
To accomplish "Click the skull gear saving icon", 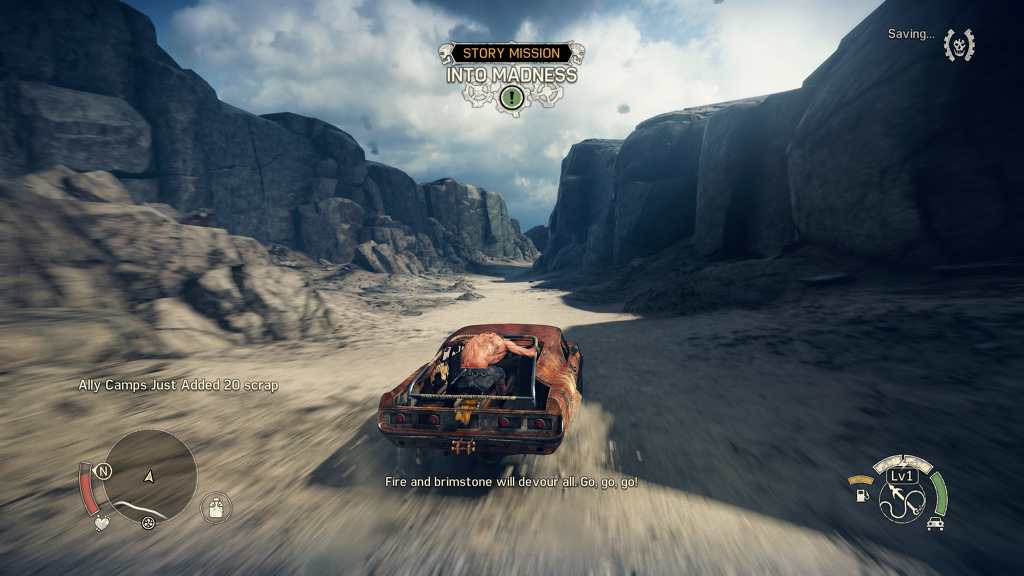I will (x=959, y=44).
